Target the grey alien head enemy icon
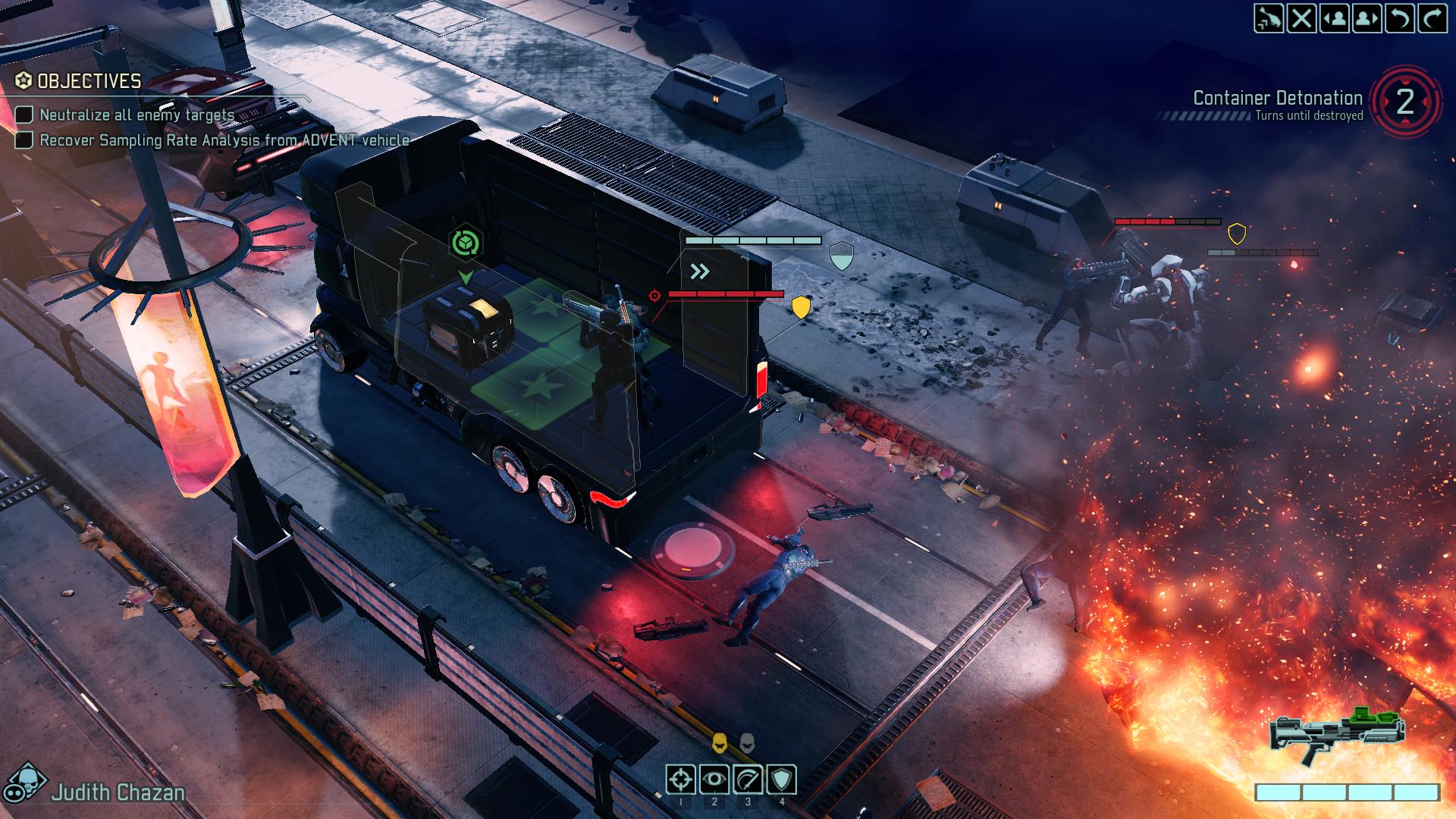Image resolution: width=1456 pixels, height=819 pixels. coord(747,743)
